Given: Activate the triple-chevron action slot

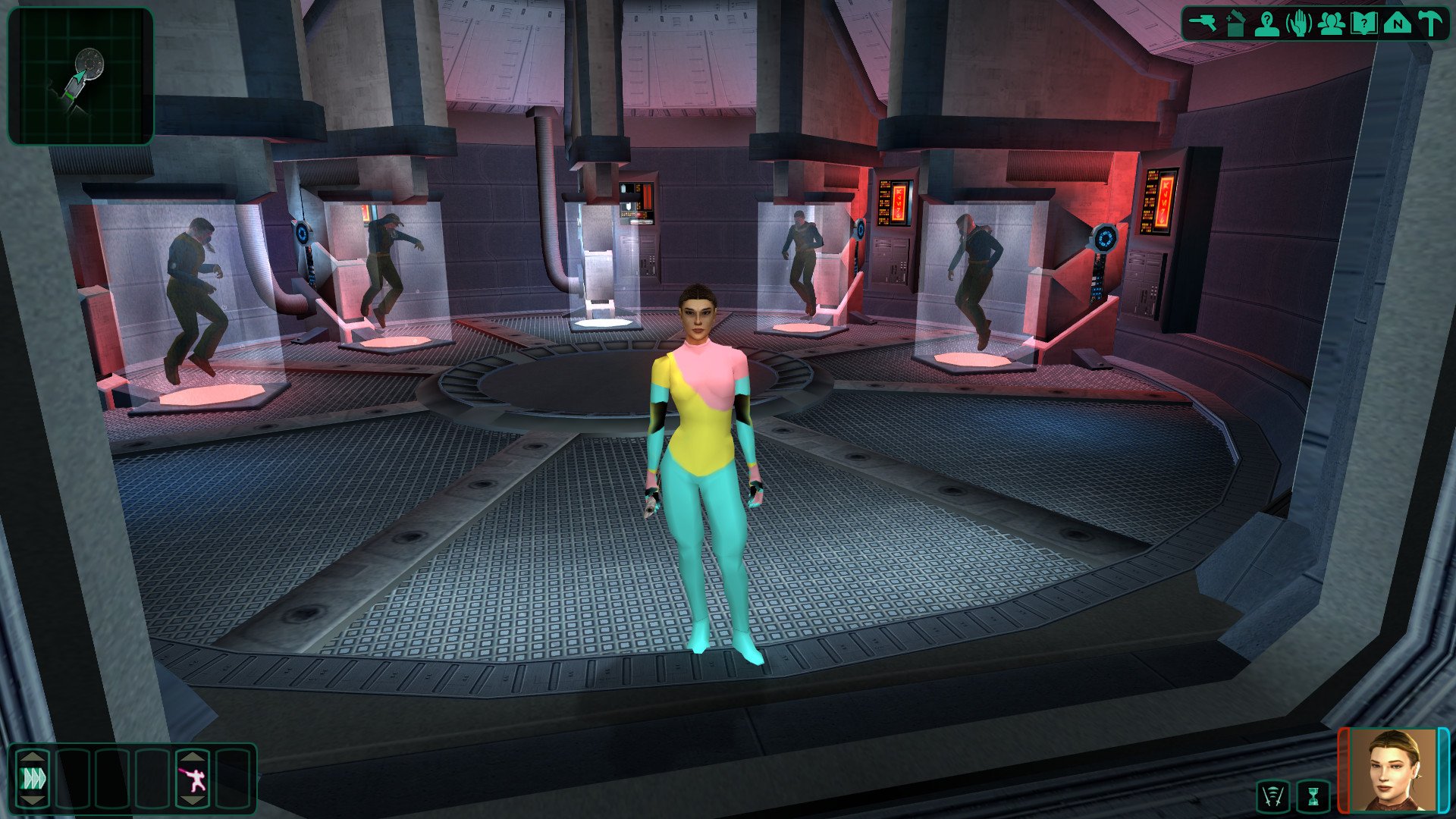Looking at the screenshot, I should tap(33, 778).
